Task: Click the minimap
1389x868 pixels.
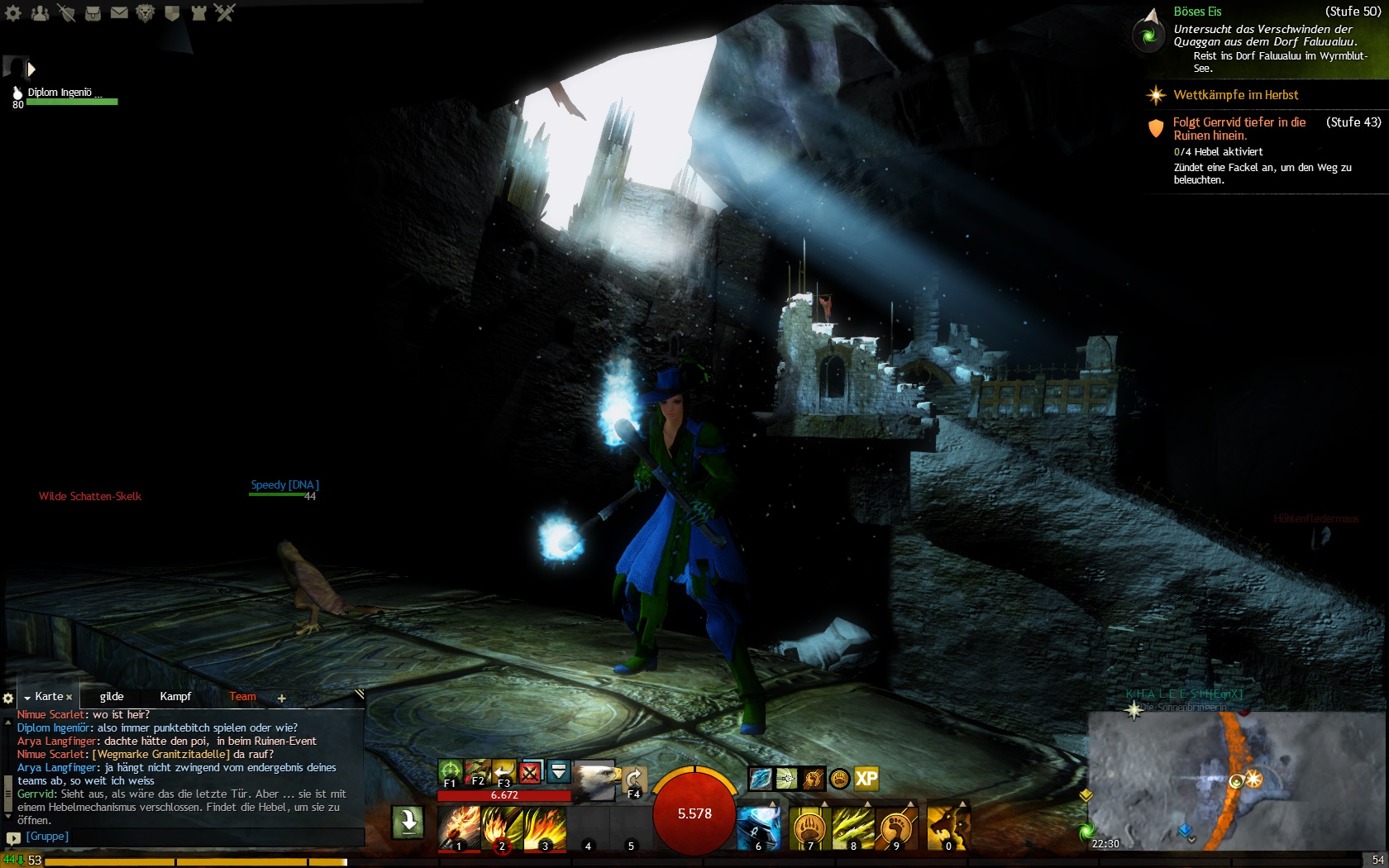Action: click(1234, 781)
